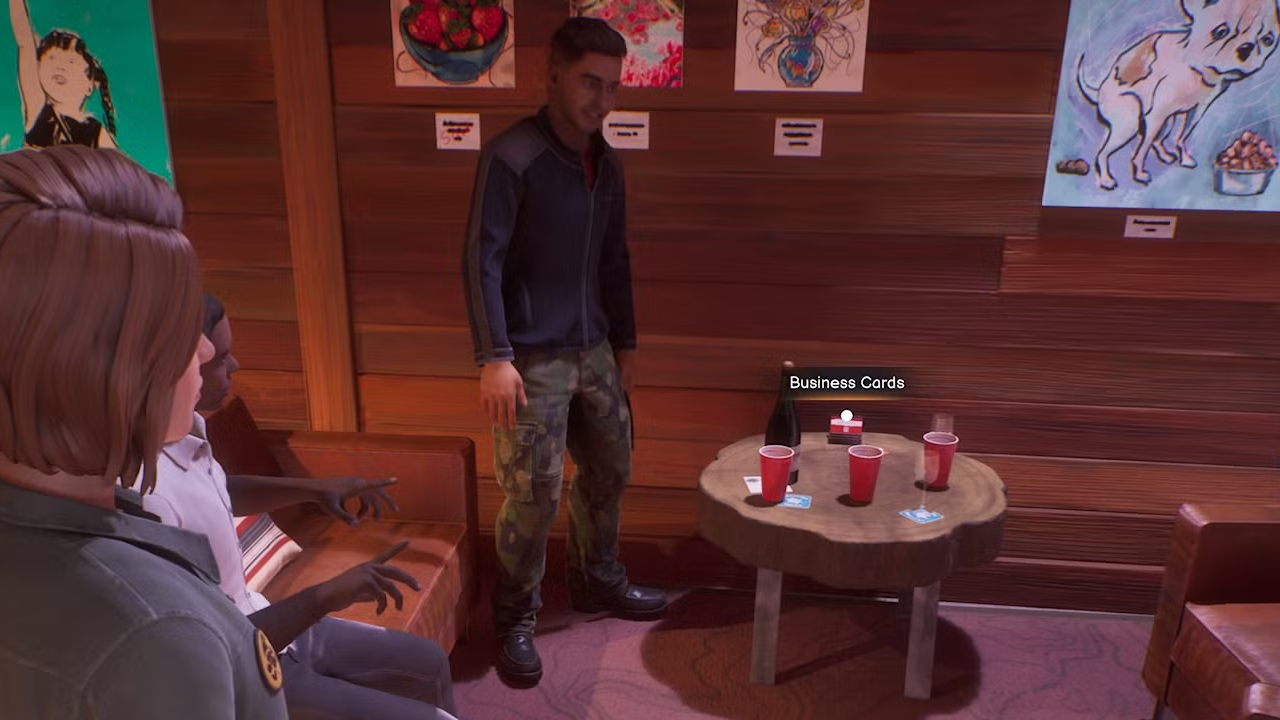Image resolution: width=1280 pixels, height=720 pixels.
Task: Select the stack of business cards on the table
Action: click(x=845, y=430)
